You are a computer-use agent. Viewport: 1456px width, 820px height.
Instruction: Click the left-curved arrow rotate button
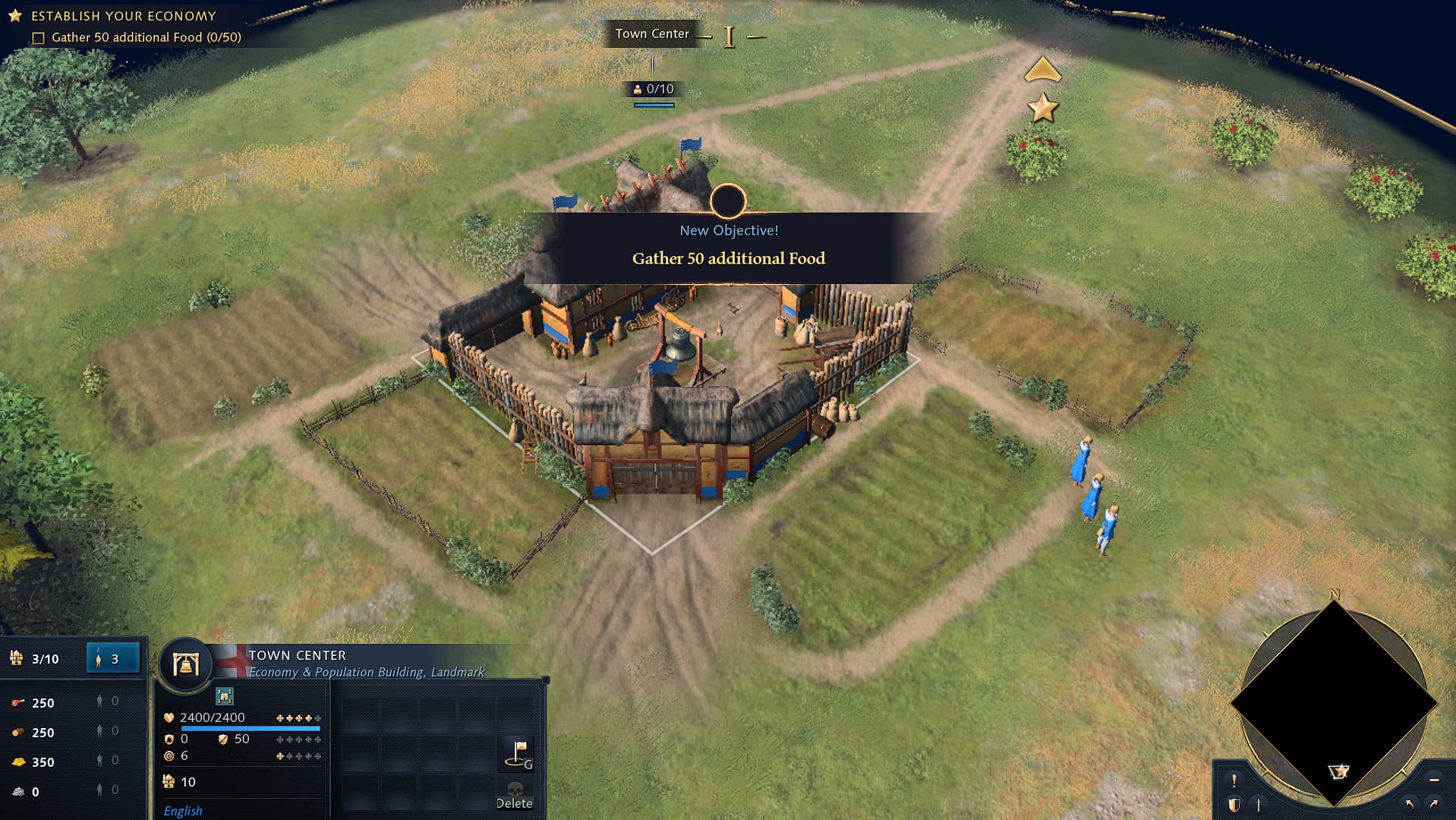(x=1410, y=804)
